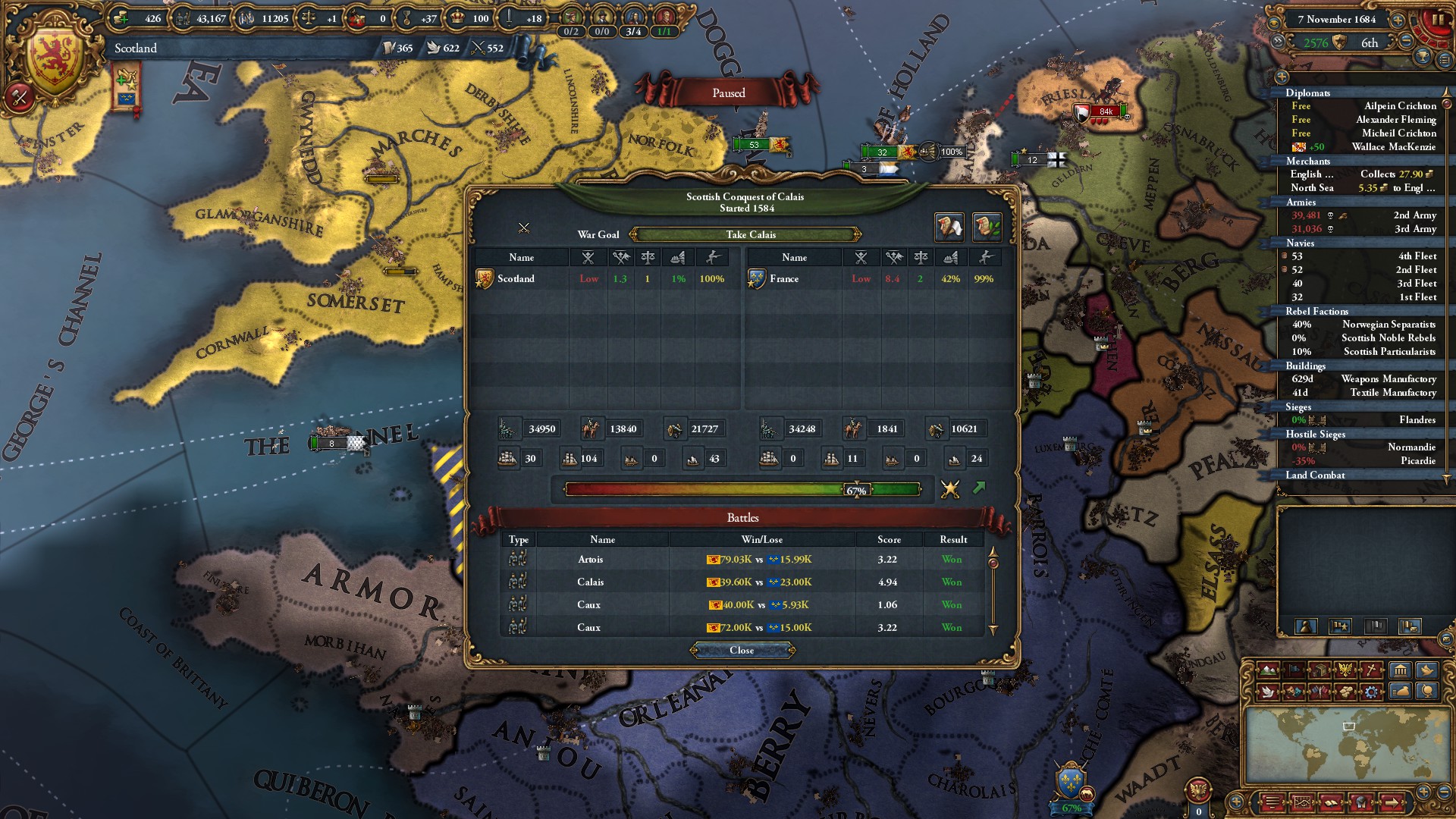The image size is (1456, 819).
Task: Close the Scottish Conquest of Calais window
Action: pos(742,650)
